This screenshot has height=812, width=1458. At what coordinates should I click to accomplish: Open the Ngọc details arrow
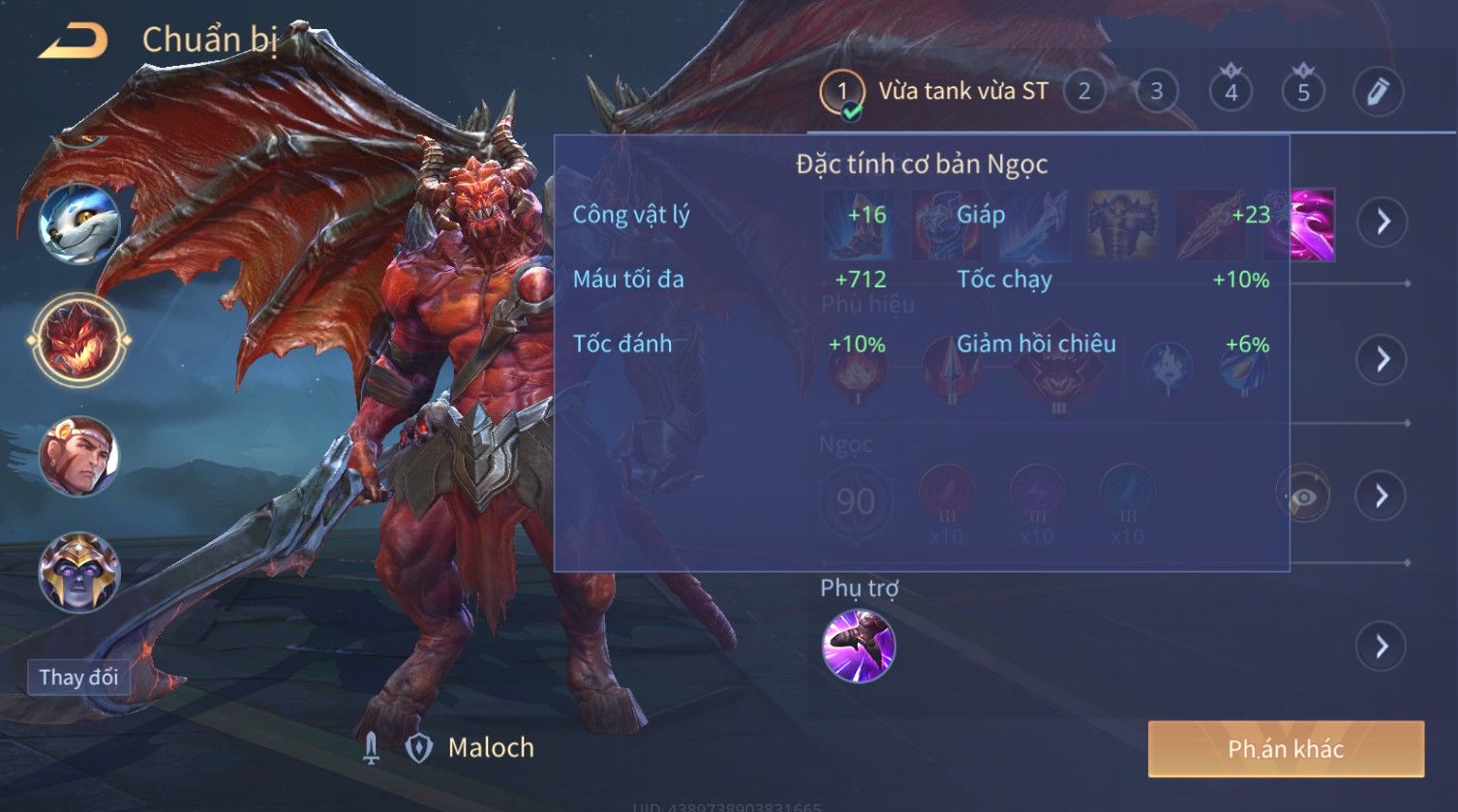(1382, 496)
